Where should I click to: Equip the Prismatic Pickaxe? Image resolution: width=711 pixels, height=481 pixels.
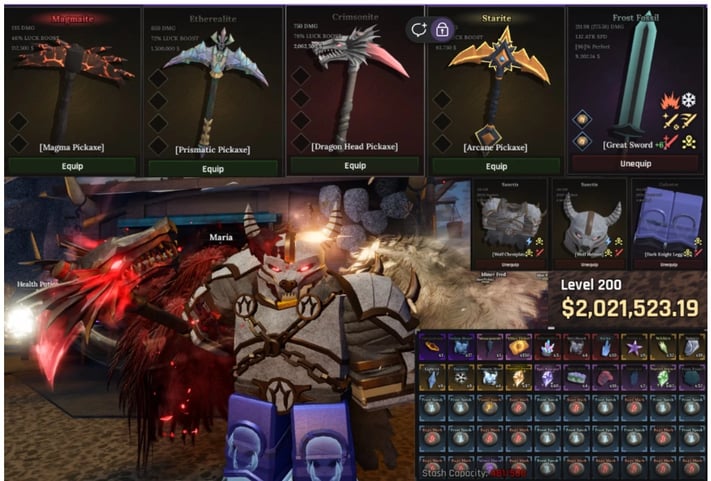(212, 168)
